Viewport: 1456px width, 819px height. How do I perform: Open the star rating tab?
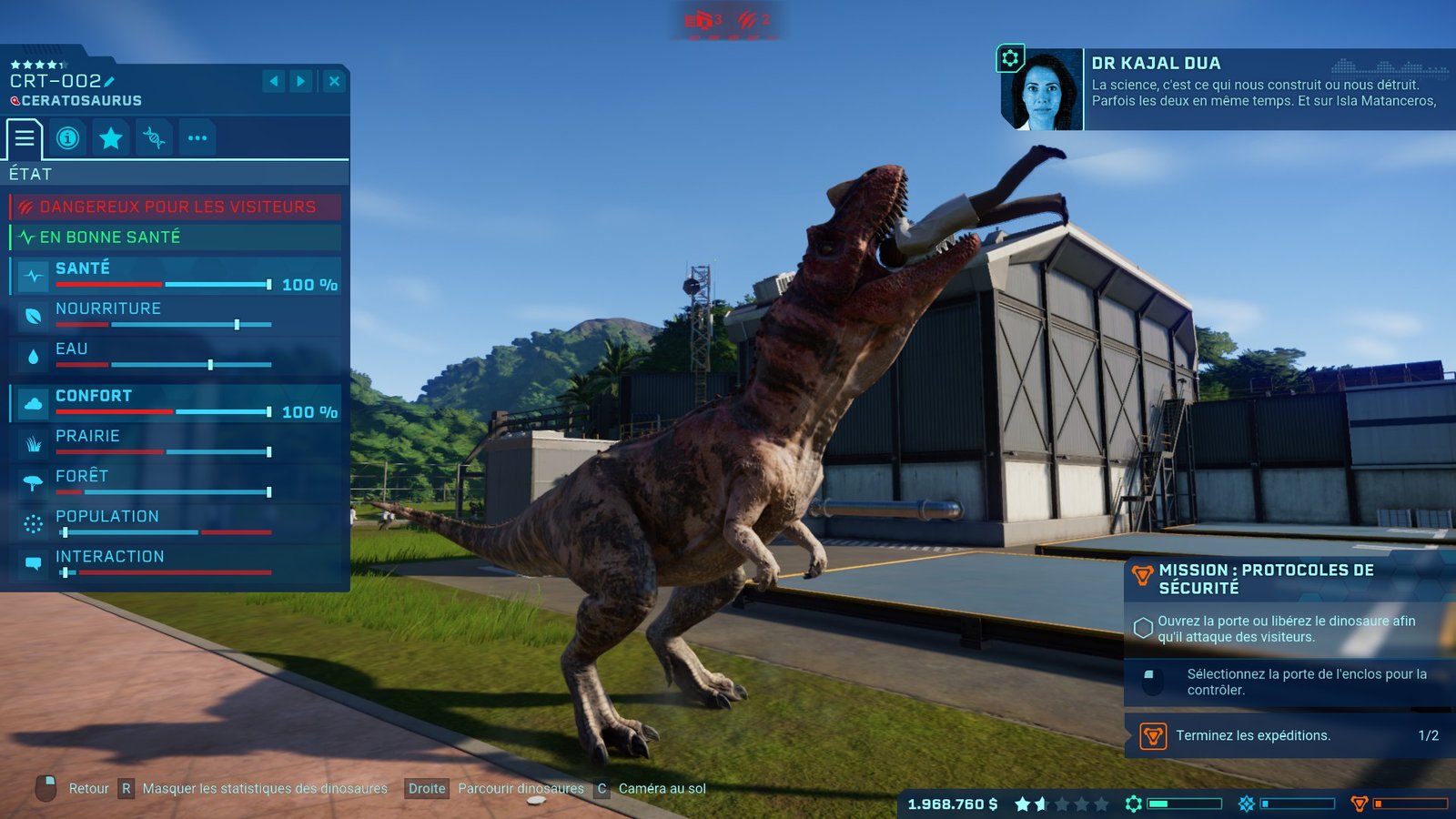[111, 138]
